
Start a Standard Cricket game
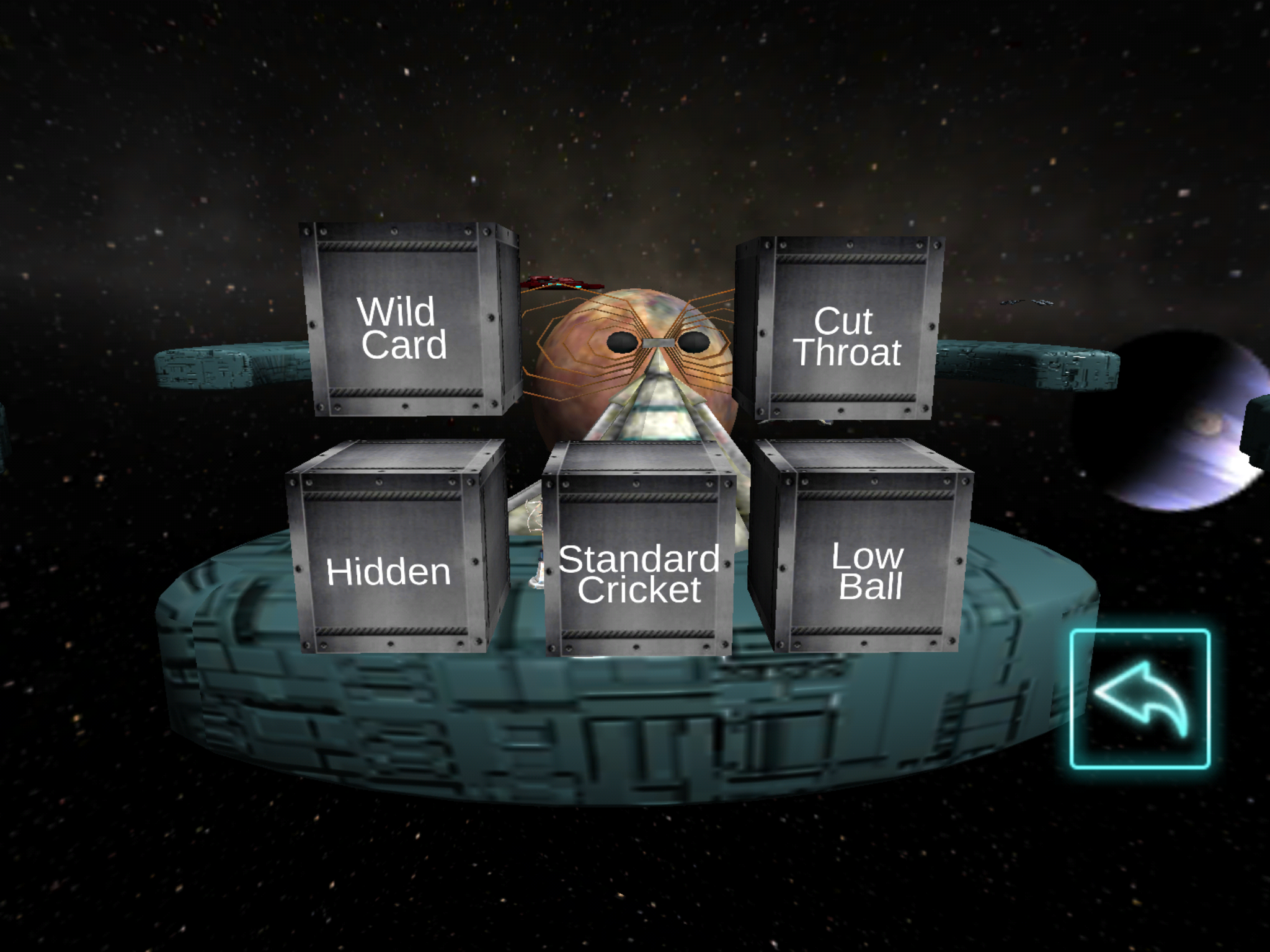click(639, 573)
